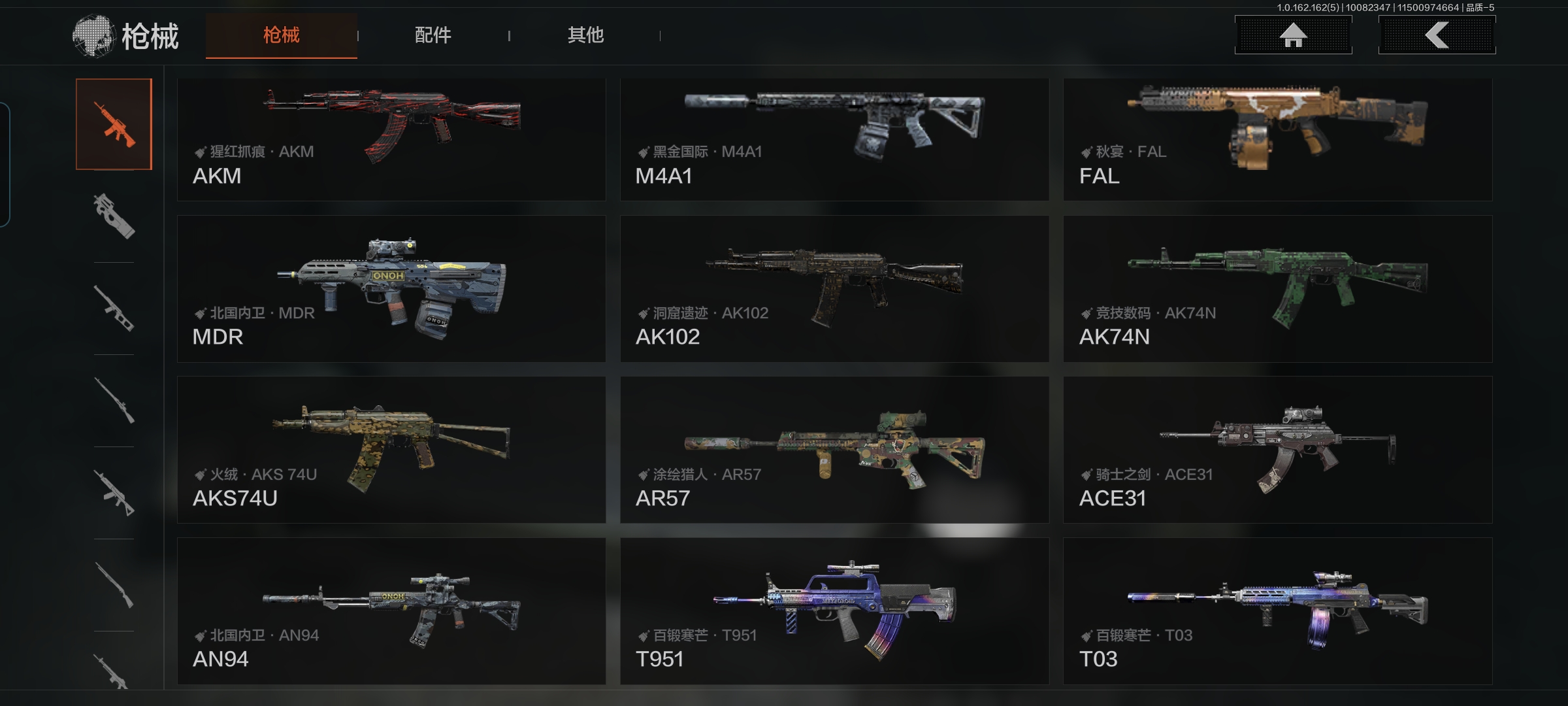Image resolution: width=1568 pixels, height=706 pixels.
Task: Select the AKM weapon card
Action: (x=391, y=139)
